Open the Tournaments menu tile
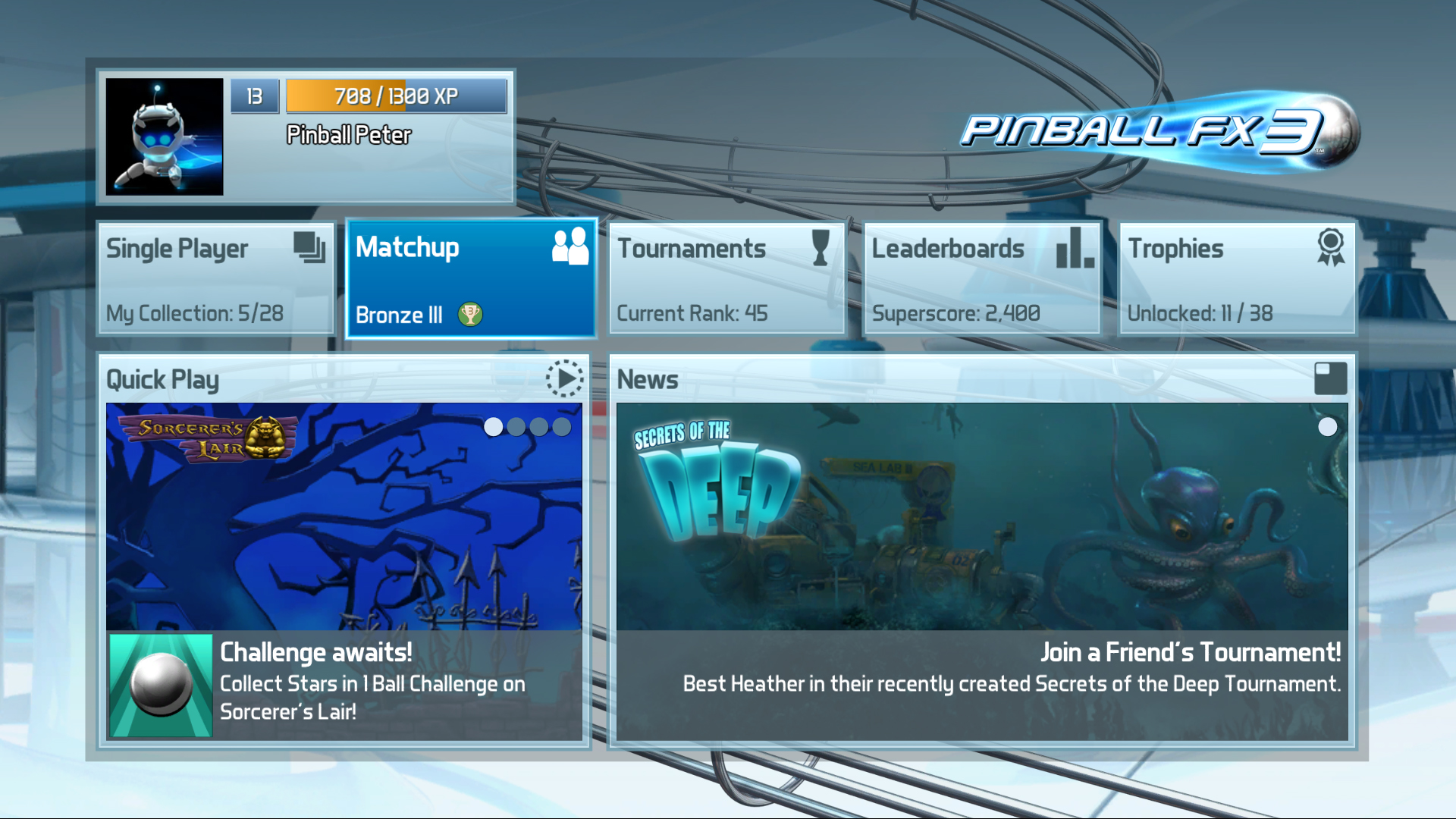 (x=726, y=278)
